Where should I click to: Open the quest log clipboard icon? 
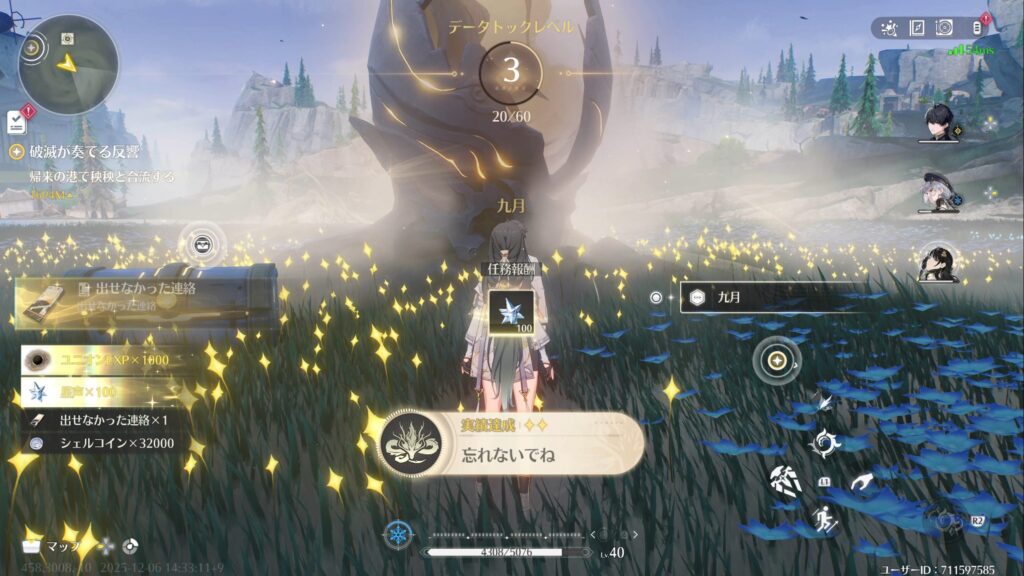tap(16, 122)
